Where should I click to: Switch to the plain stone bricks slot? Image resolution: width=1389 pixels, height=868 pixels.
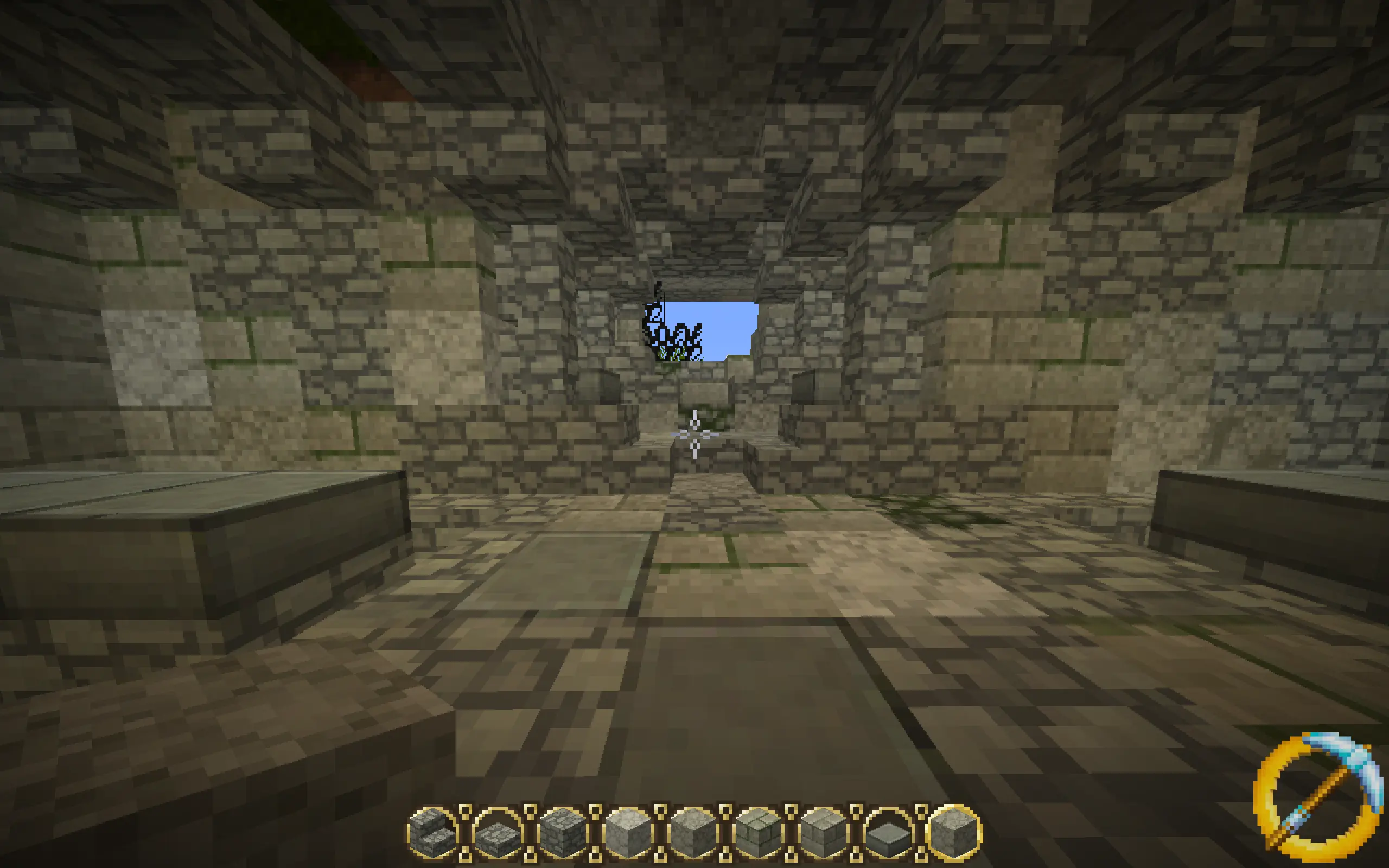(x=824, y=830)
